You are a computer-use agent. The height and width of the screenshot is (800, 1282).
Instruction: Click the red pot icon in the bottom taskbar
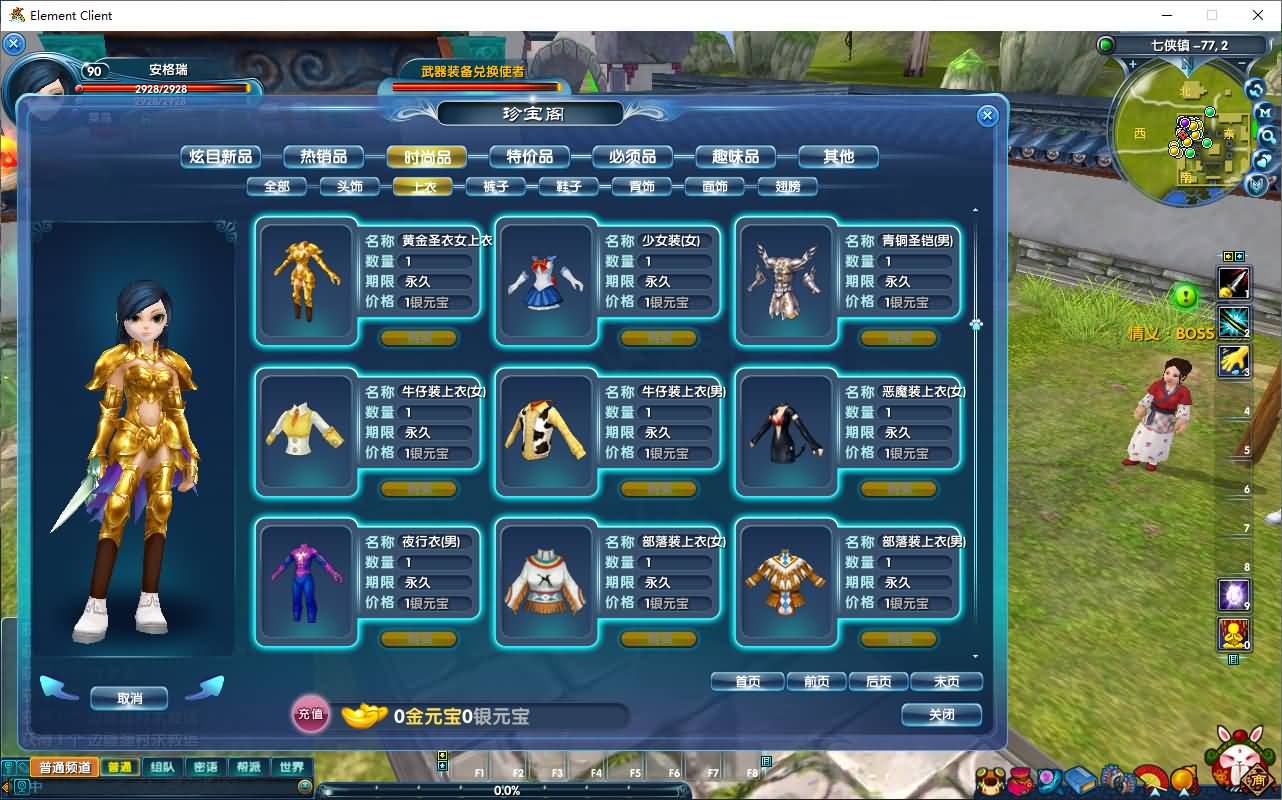tap(1021, 778)
